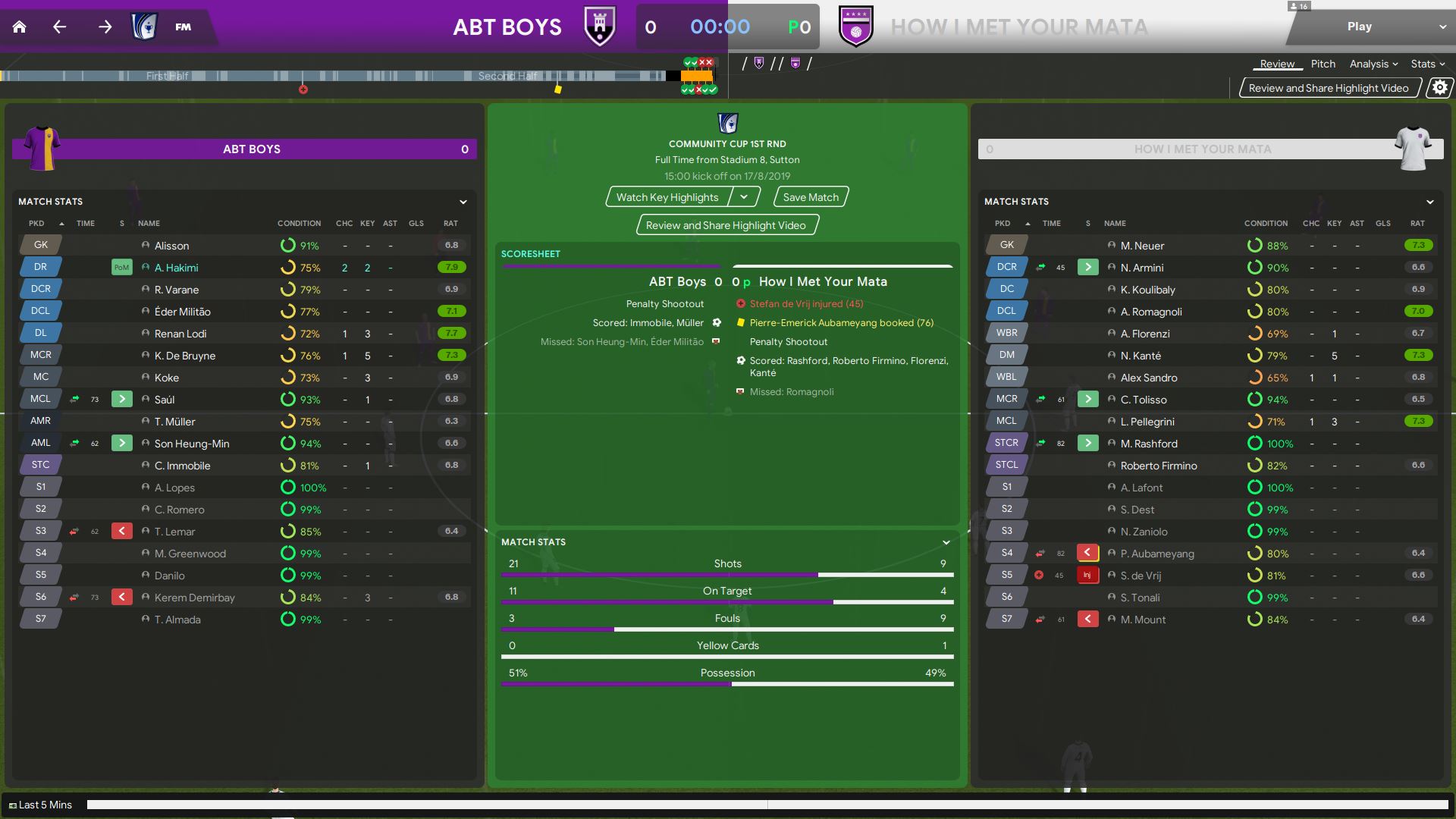Open the Review tab

[x=1277, y=64]
